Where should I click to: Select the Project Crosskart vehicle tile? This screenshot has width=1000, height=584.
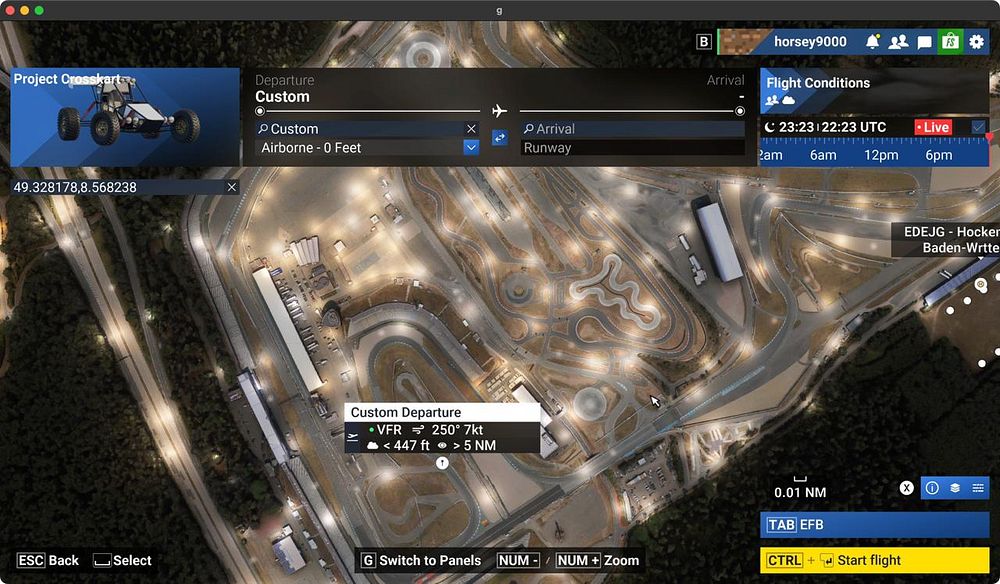click(x=125, y=117)
